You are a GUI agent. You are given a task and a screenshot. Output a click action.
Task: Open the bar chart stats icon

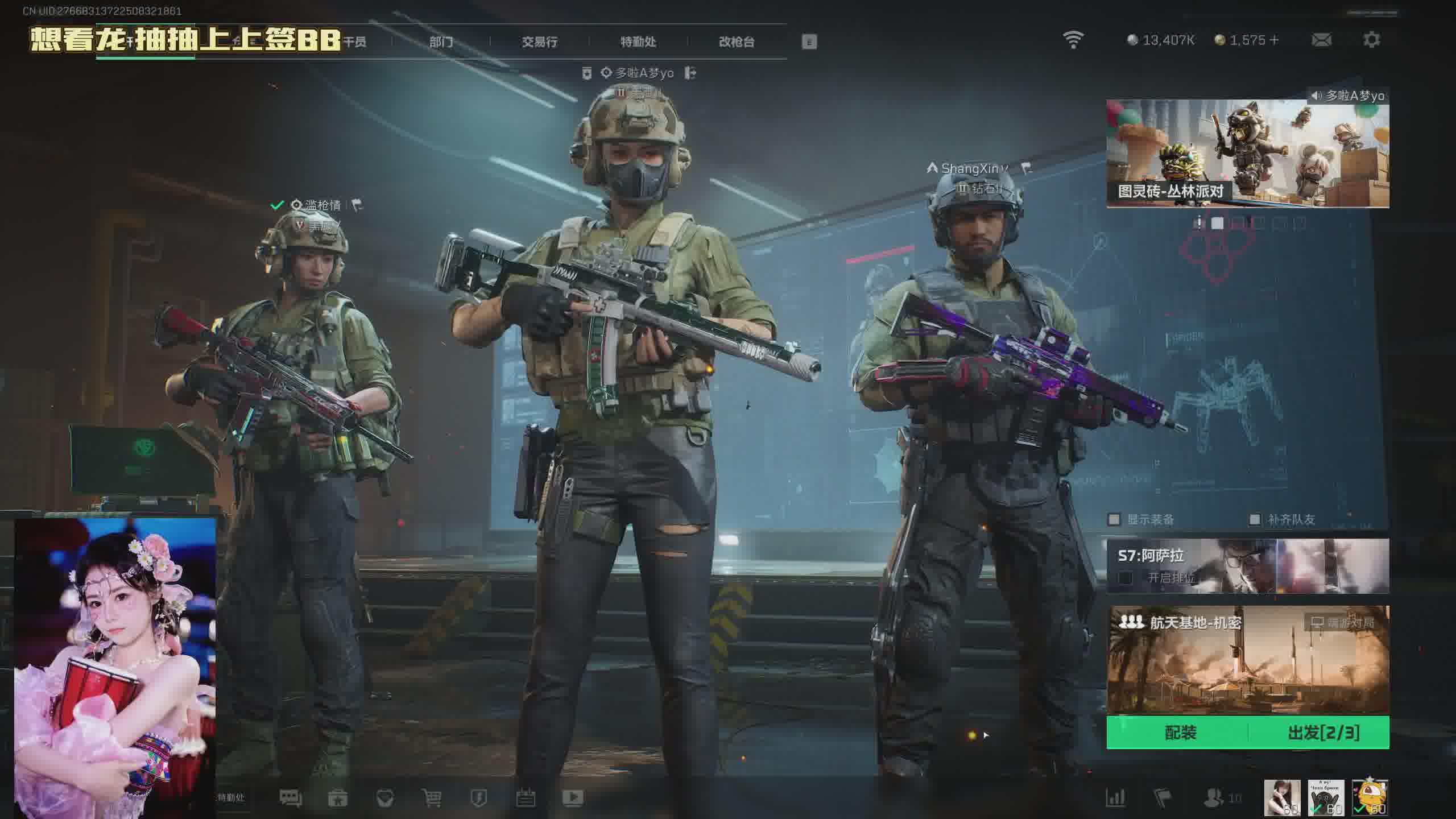point(1115,798)
